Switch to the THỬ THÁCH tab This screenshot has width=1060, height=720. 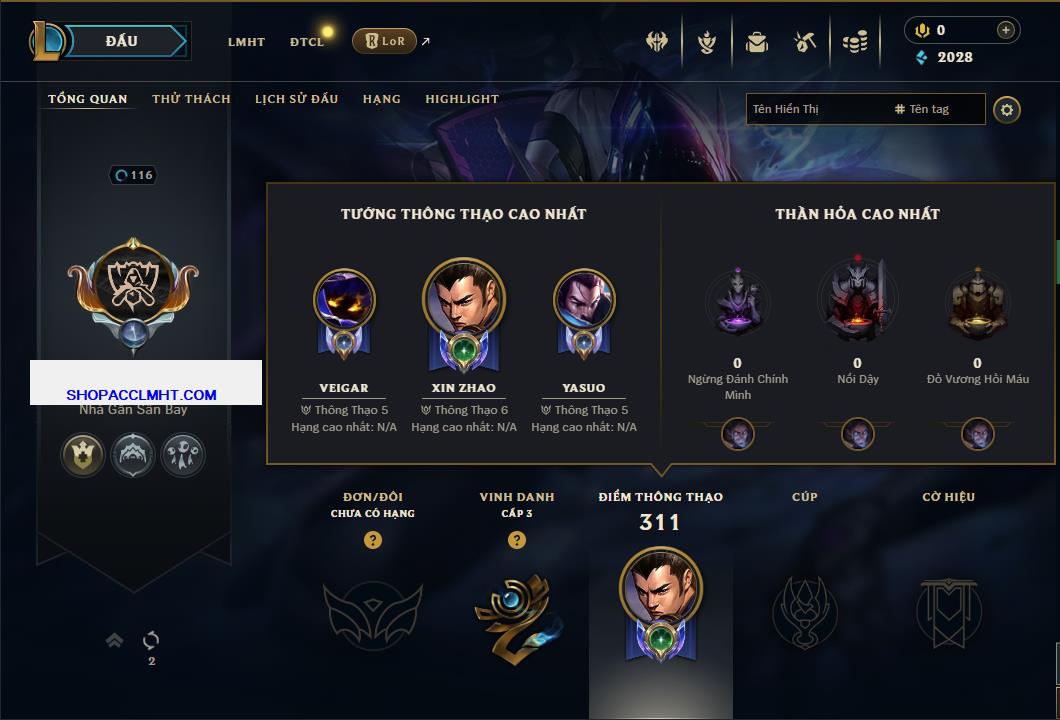tap(191, 99)
